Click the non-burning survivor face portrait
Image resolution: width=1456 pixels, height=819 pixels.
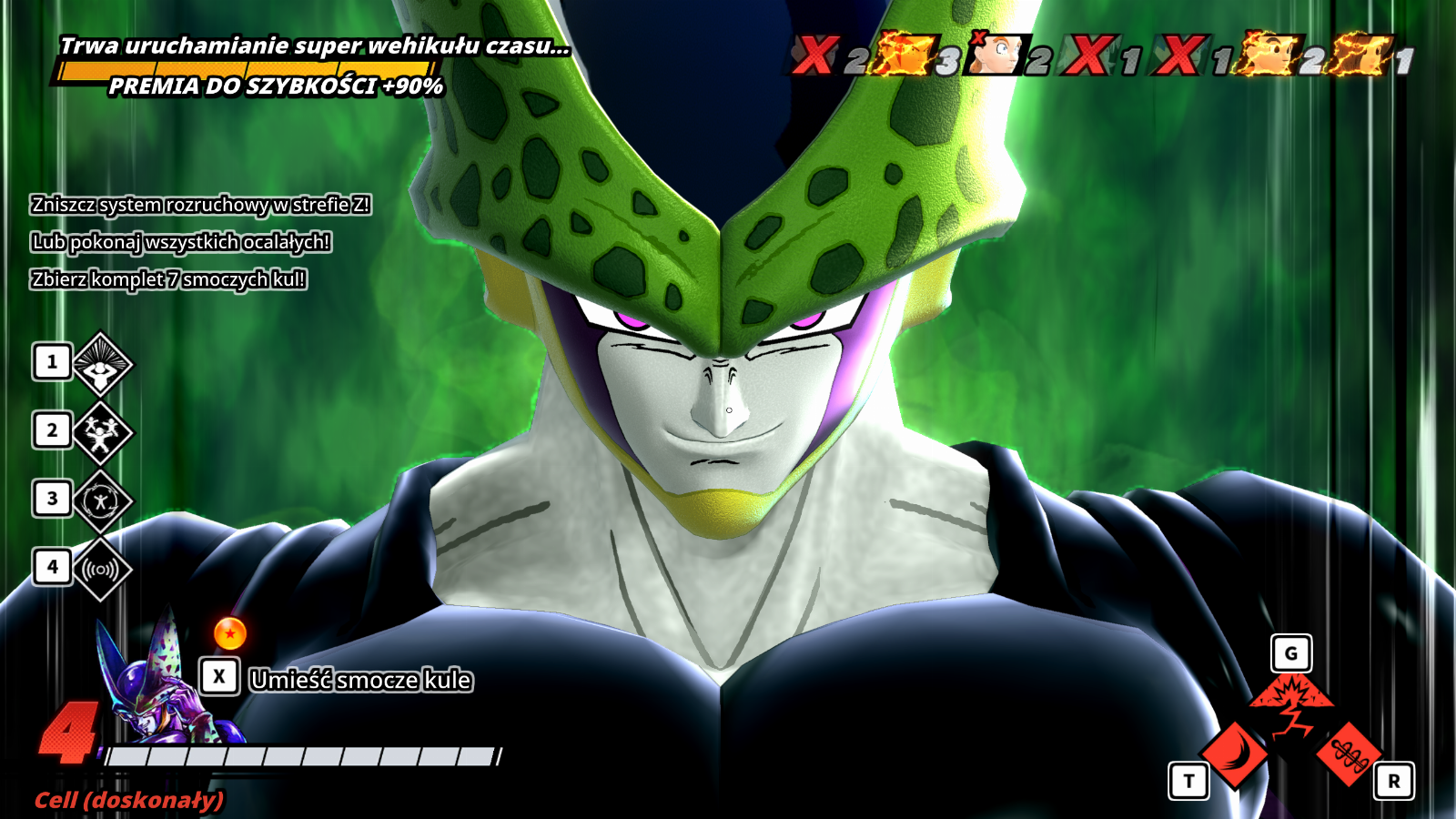pos(996,55)
